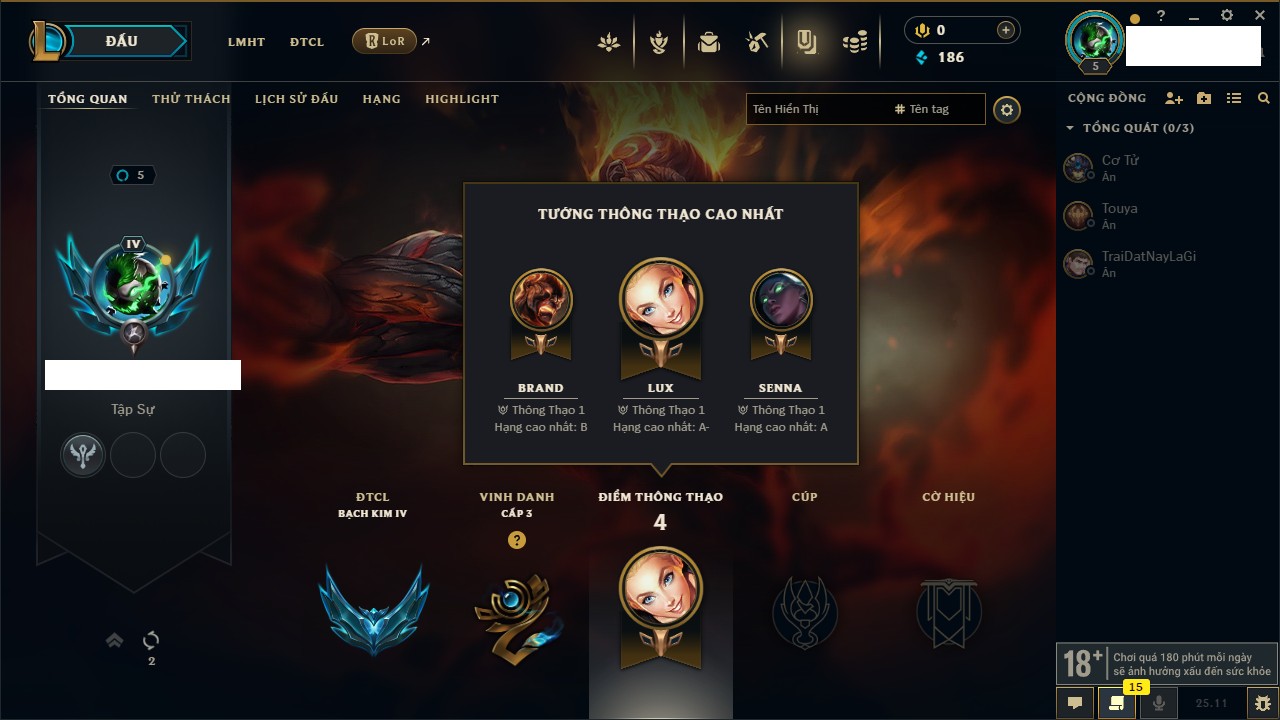The height and width of the screenshot is (720, 1280).
Task: Select friend Touya in the list
Action: [x=1120, y=215]
